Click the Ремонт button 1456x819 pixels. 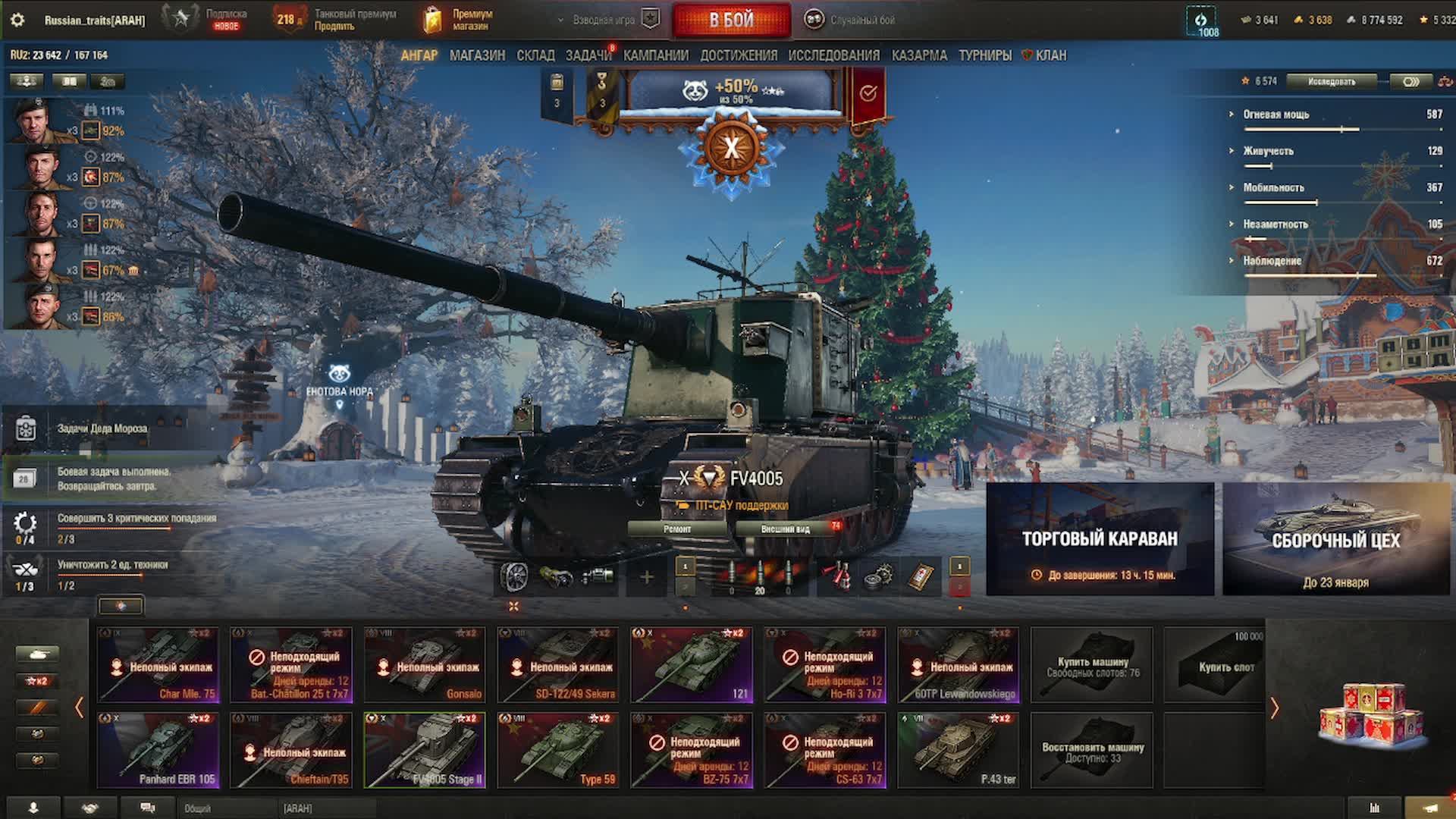pos(676,529)
